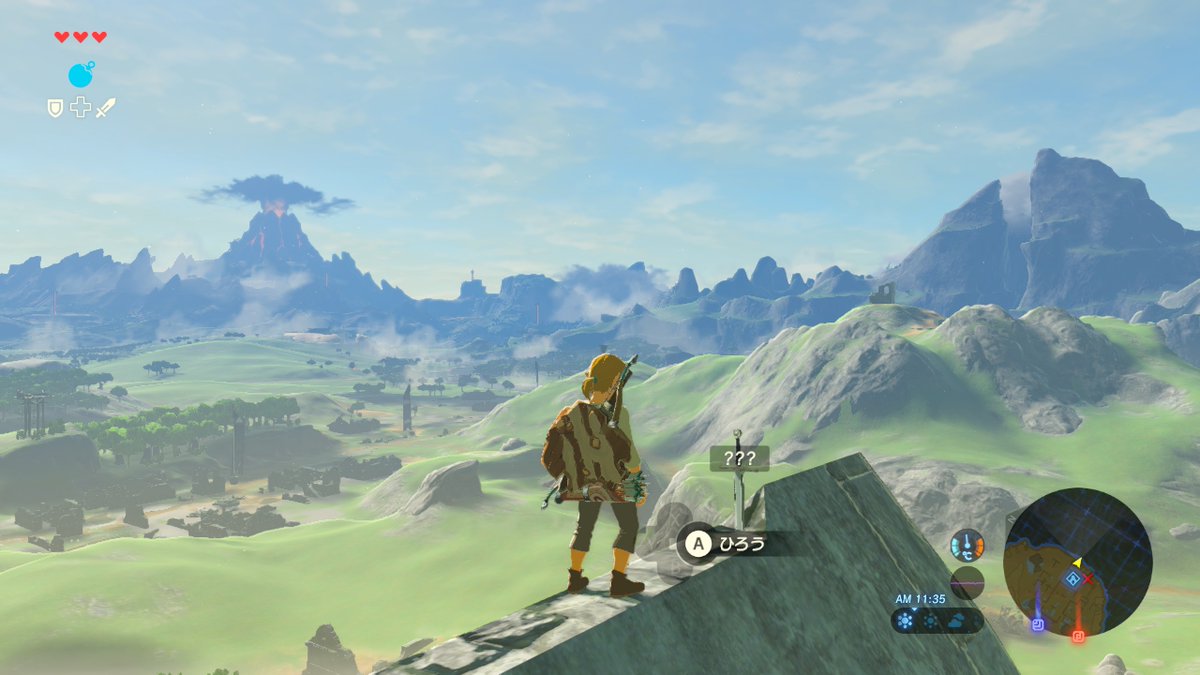
Task: Click the thermometer temperature gauge
Action: click(x=967, y=544)
